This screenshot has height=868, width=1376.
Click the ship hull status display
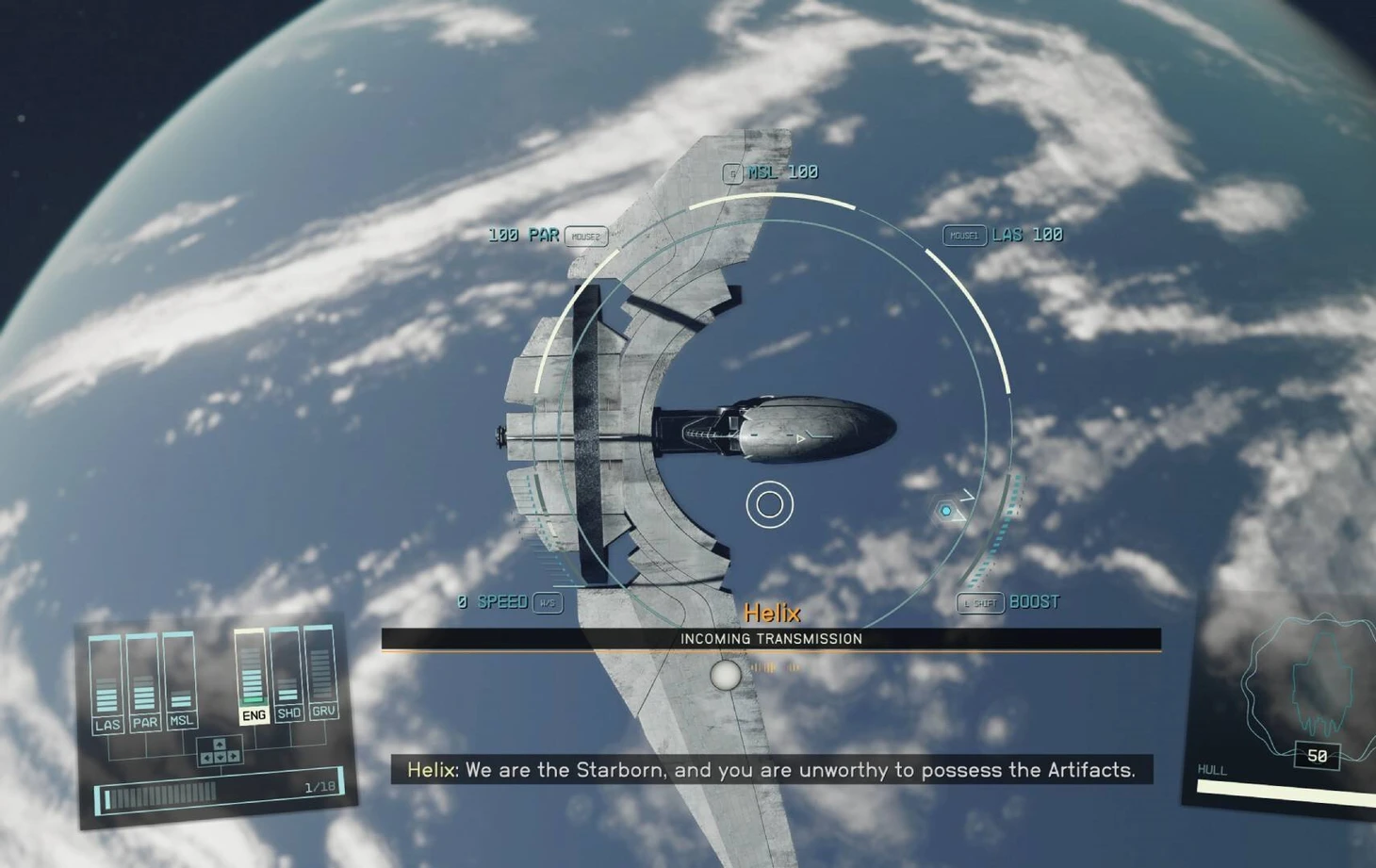pos(1299,716)
